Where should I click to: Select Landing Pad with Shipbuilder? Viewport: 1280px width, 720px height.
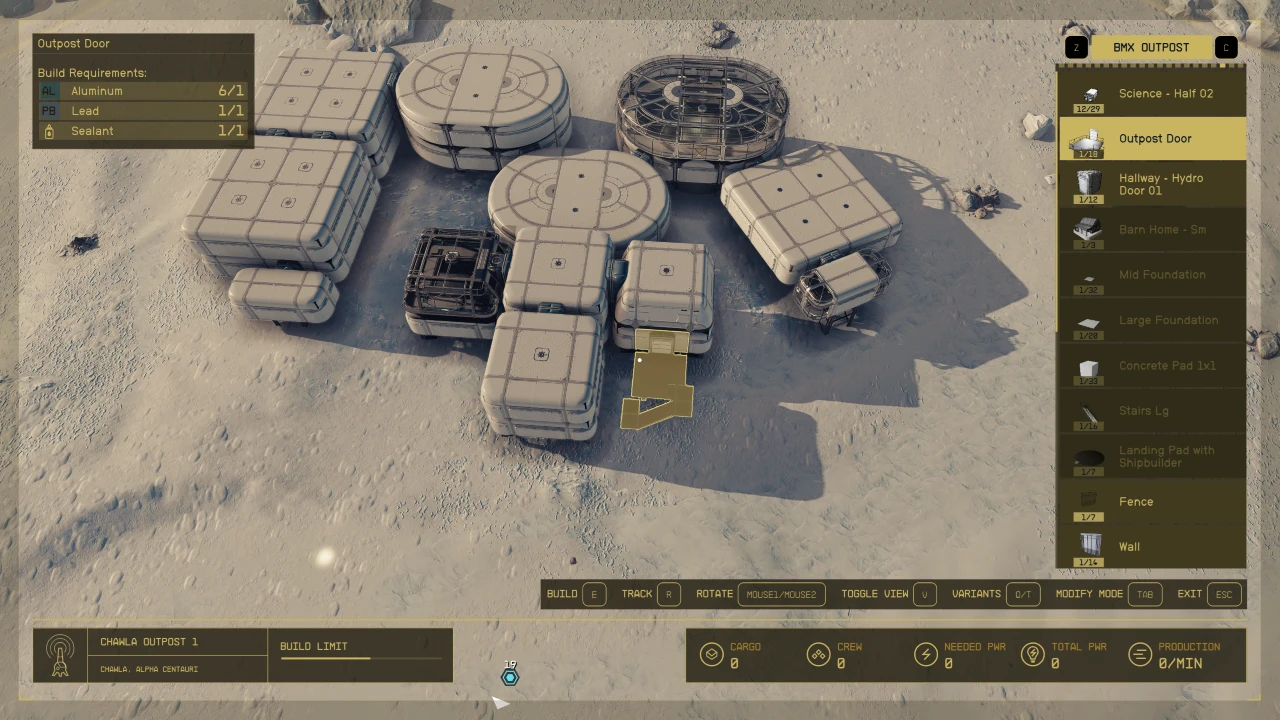click(x=1152, y=457)
